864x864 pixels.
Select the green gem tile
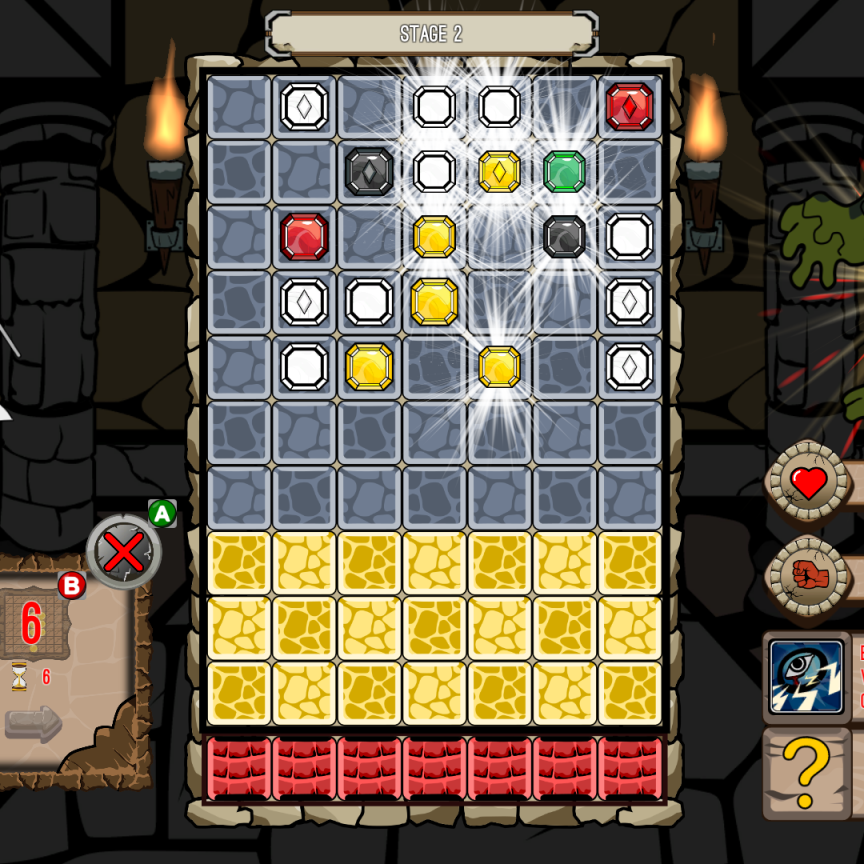coord(564,172)
